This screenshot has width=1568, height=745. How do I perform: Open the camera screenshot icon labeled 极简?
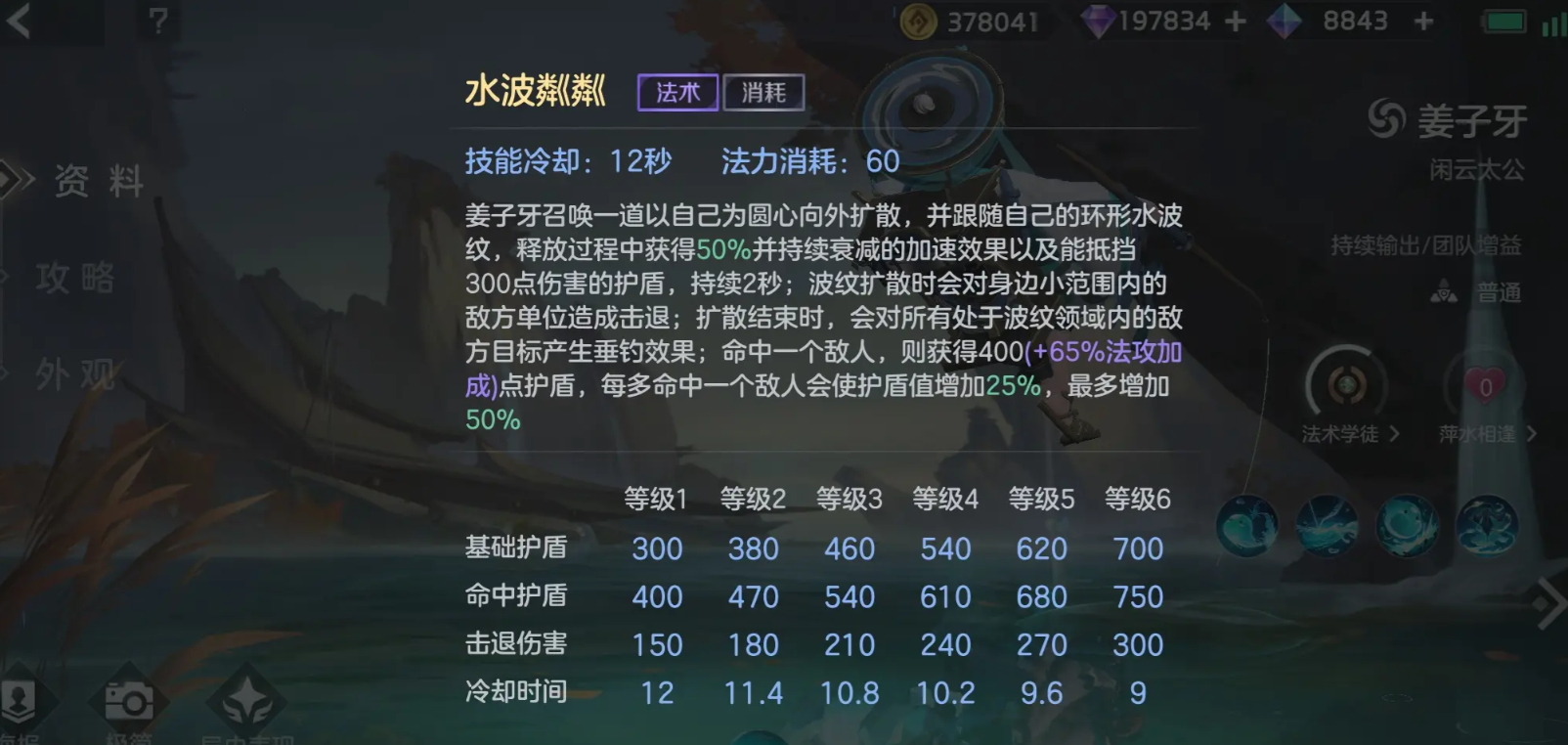pos(130,702)
